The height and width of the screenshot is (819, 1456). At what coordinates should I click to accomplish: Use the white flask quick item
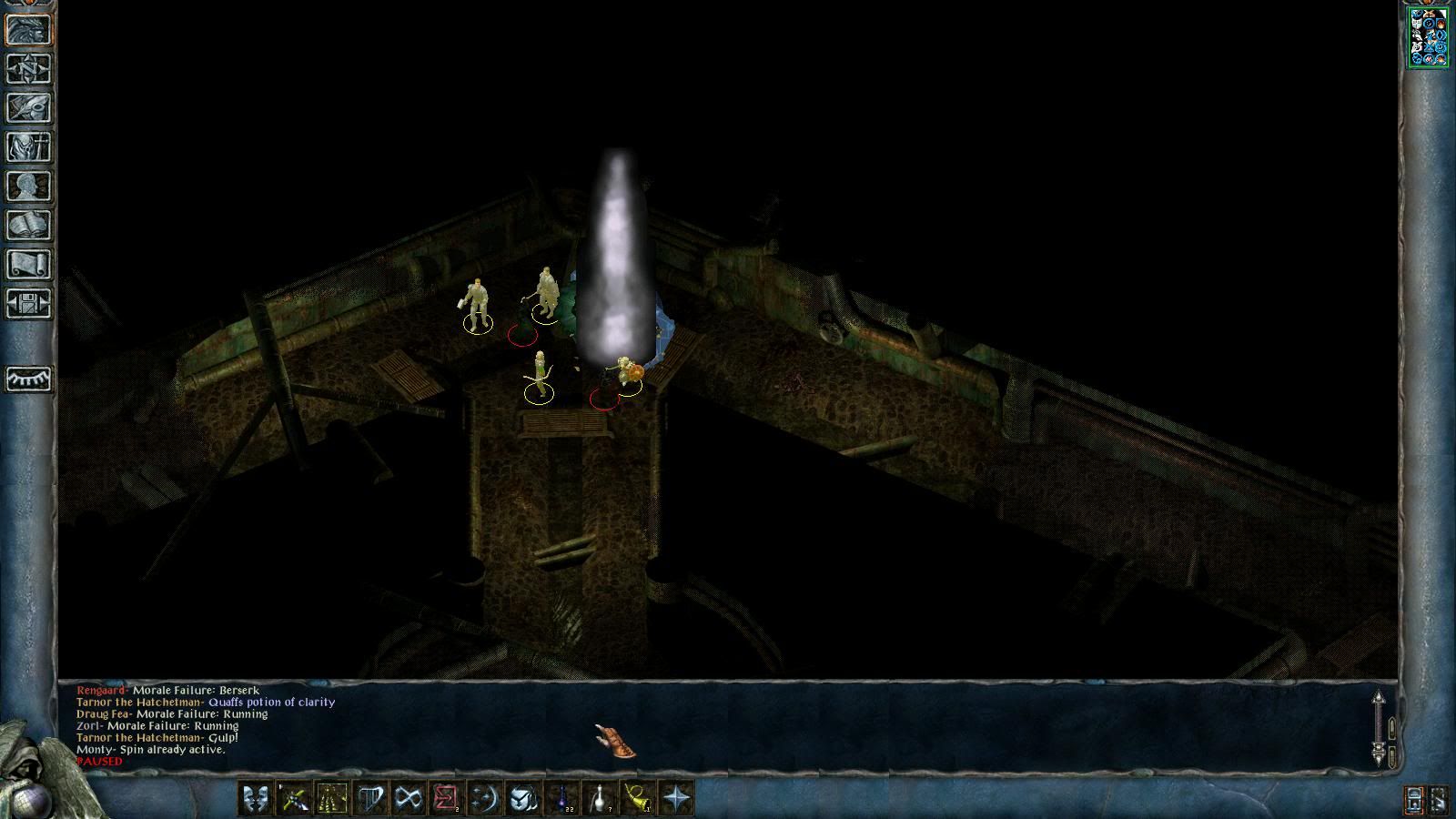click(601, 799)
